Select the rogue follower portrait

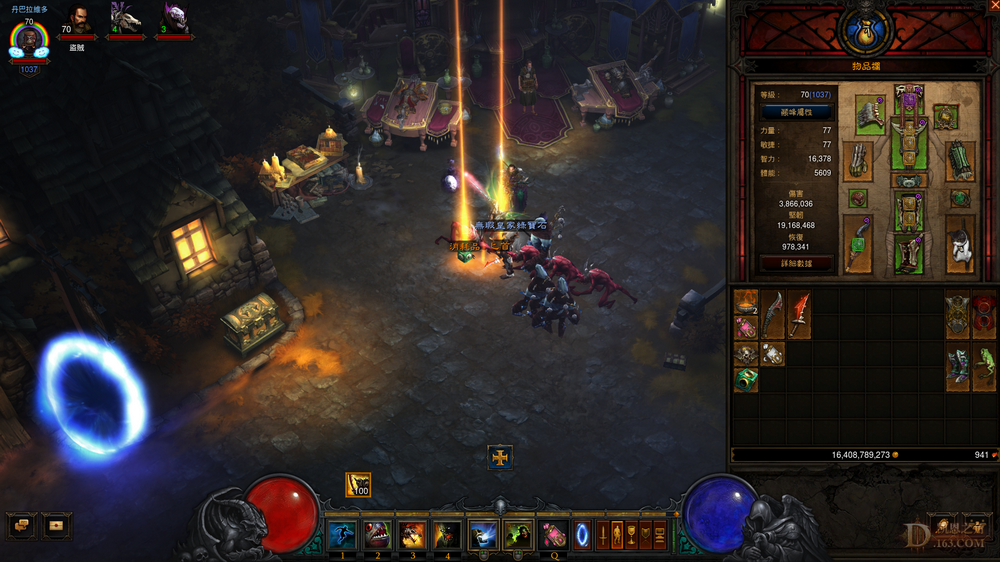pyautogui.click(x=78, y=20)
